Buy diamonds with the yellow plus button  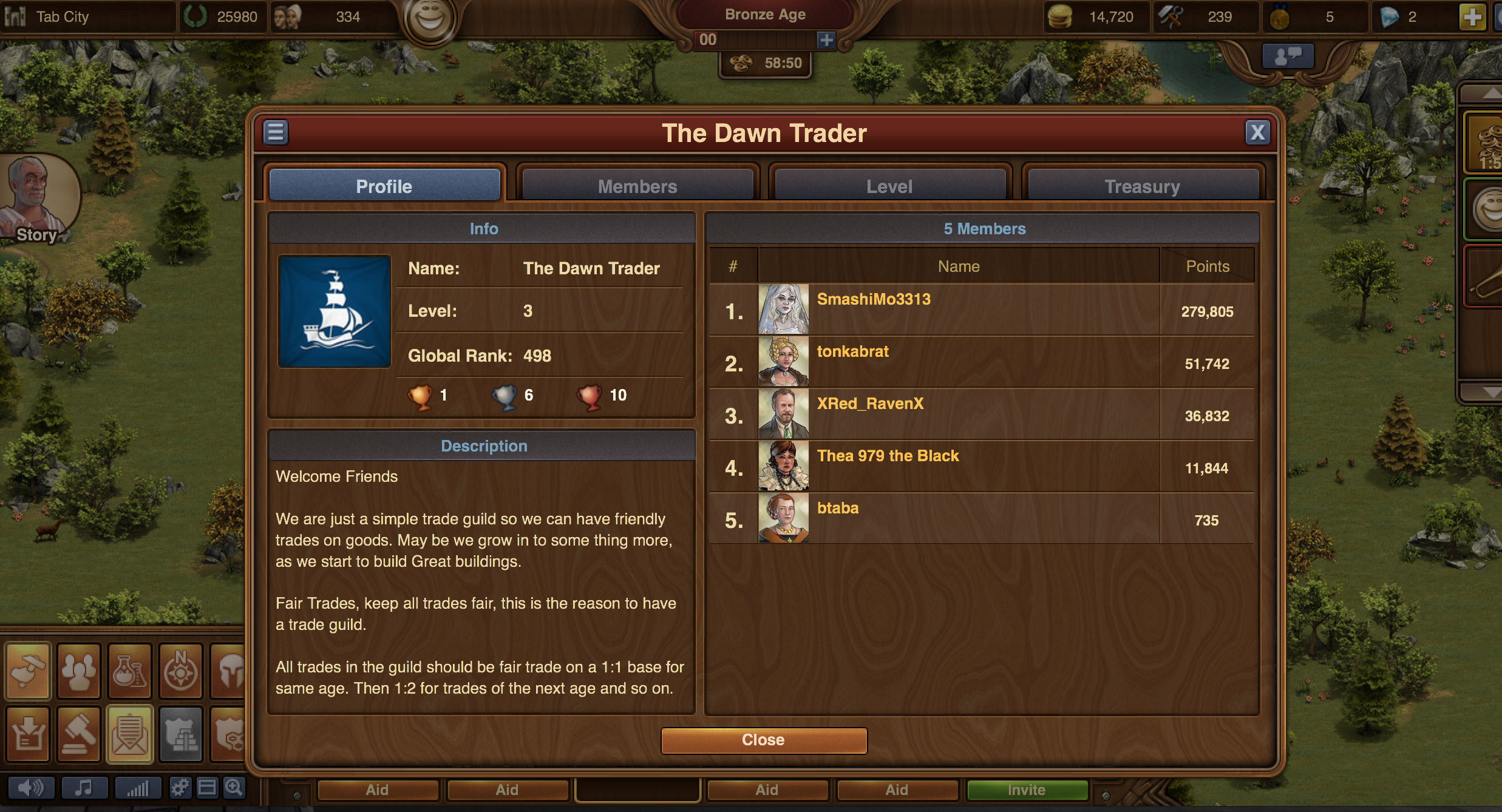pyautogui.click(x=1472, y=17)
